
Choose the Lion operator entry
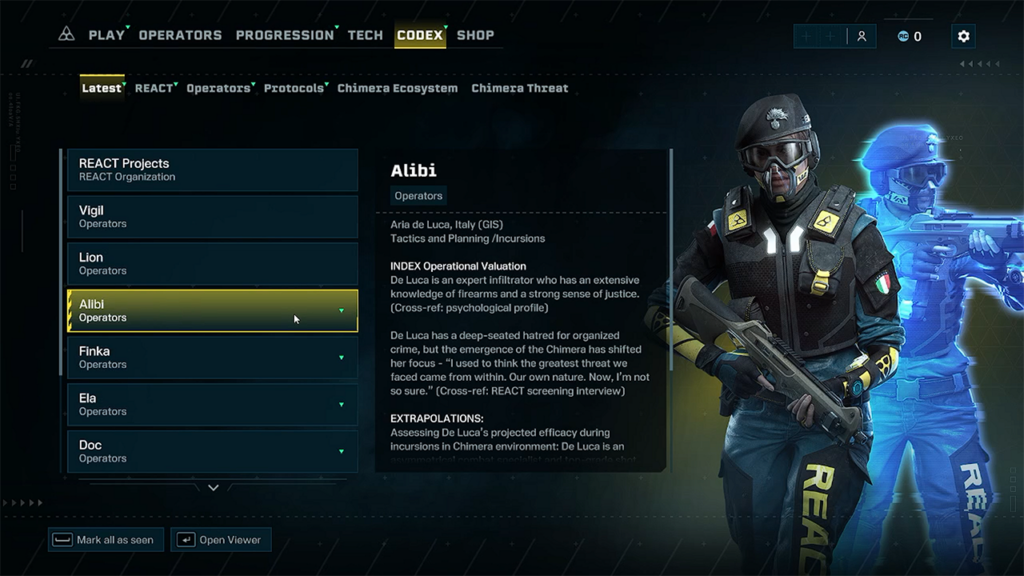click(x=212, y=264)
